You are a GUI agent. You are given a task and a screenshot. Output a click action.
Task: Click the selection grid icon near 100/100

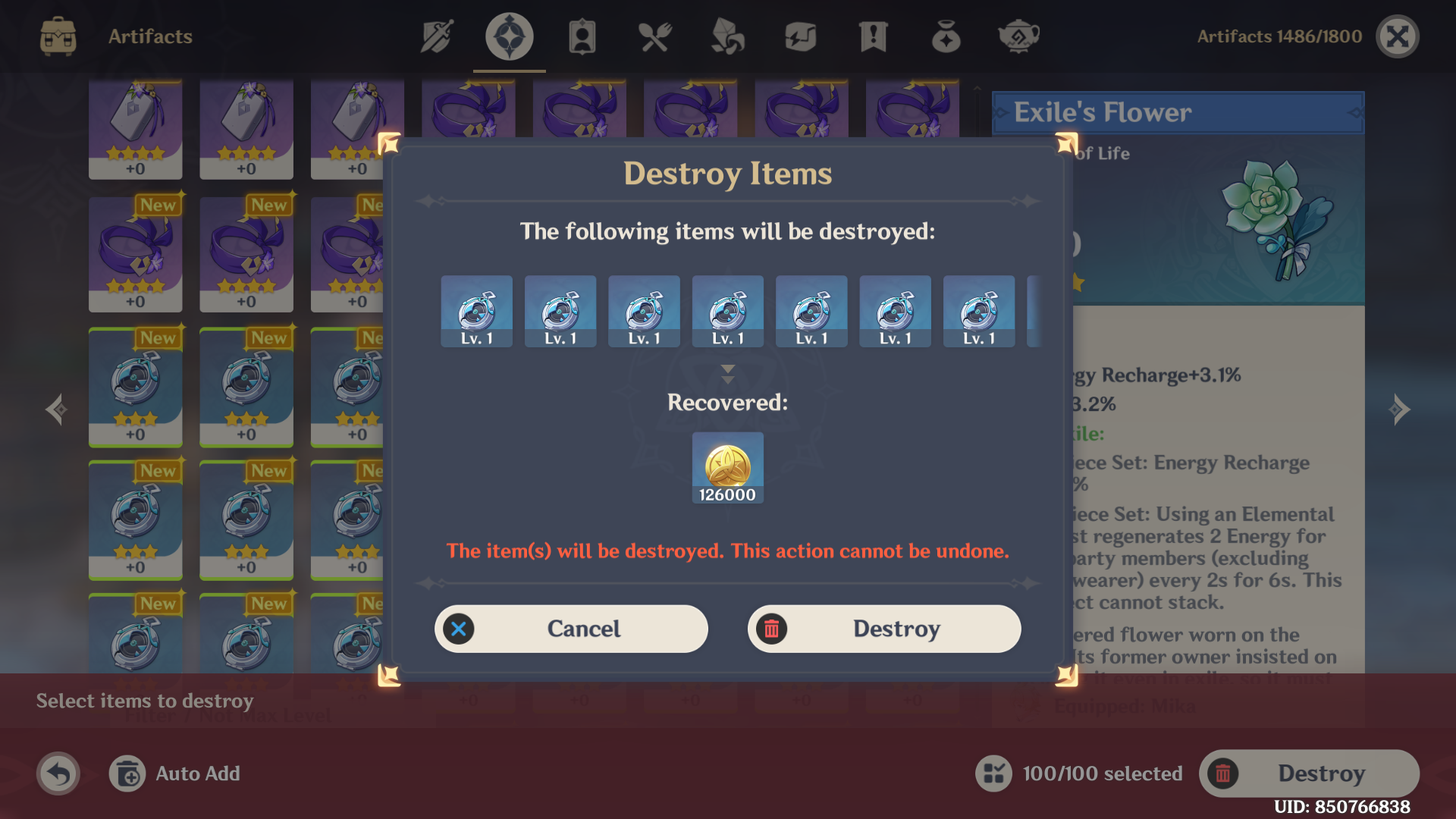(x=994, y=773)
